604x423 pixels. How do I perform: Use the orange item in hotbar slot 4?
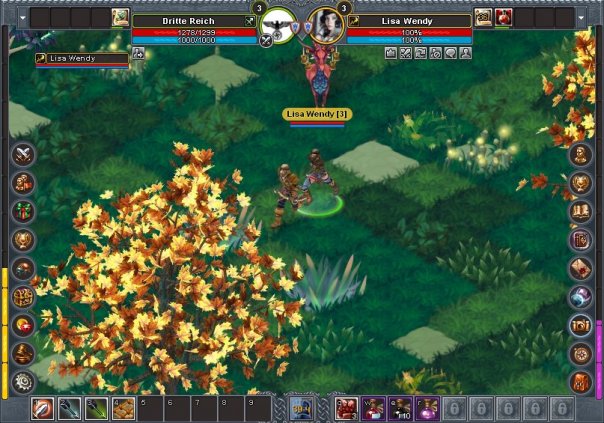click(124, 408)
